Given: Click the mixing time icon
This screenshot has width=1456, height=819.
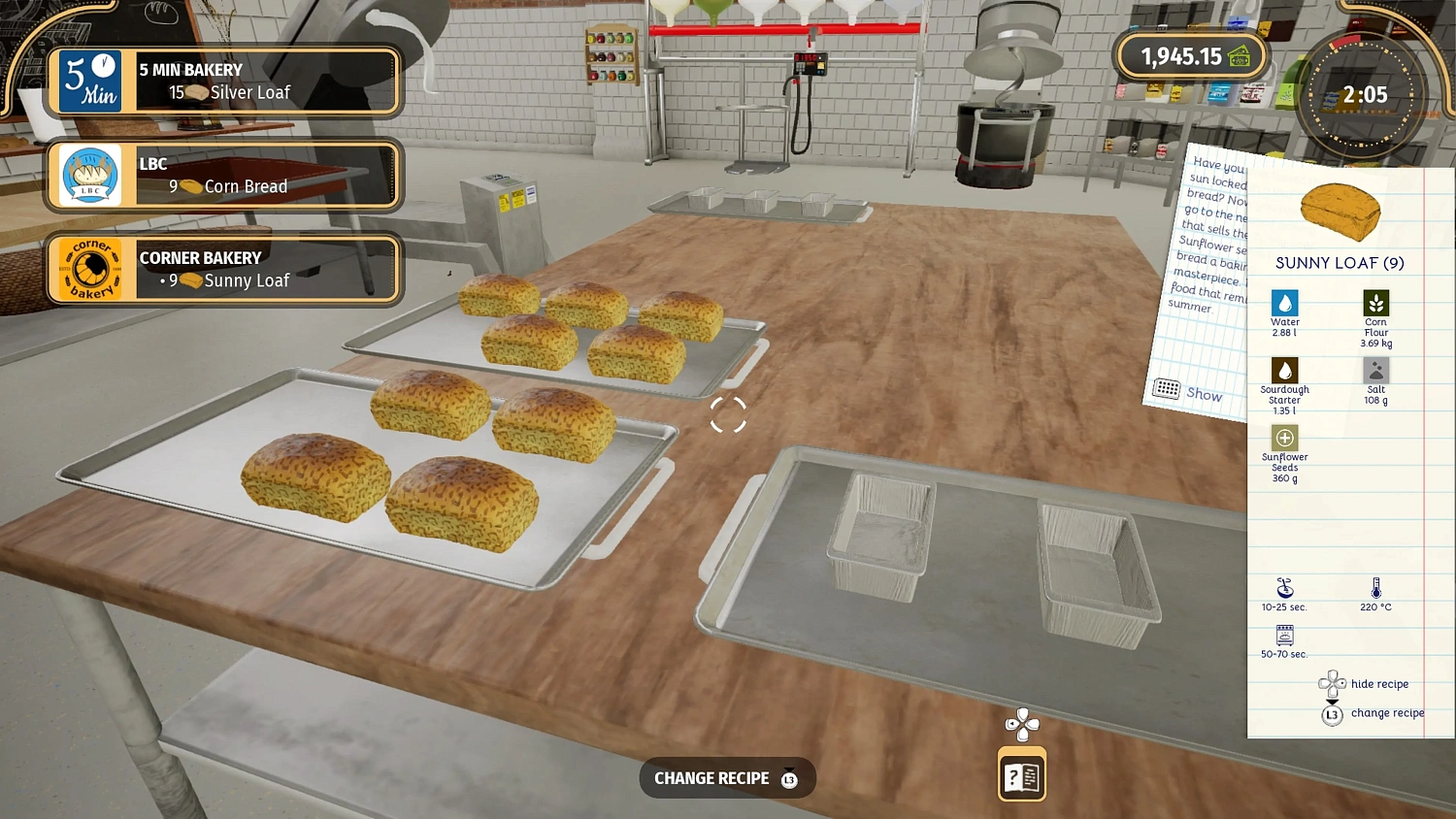Looking at the screenshot, I should [x=1284, y=589].
